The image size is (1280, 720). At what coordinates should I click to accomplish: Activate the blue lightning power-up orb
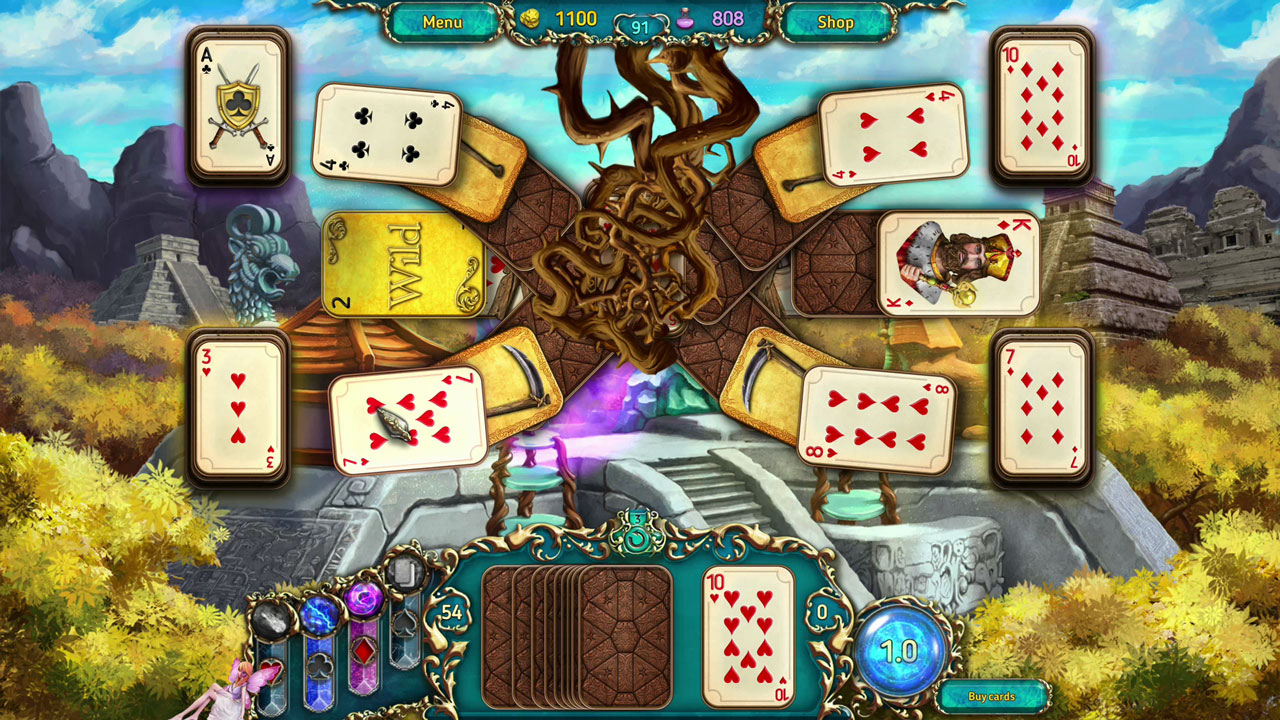coord(321,614)
